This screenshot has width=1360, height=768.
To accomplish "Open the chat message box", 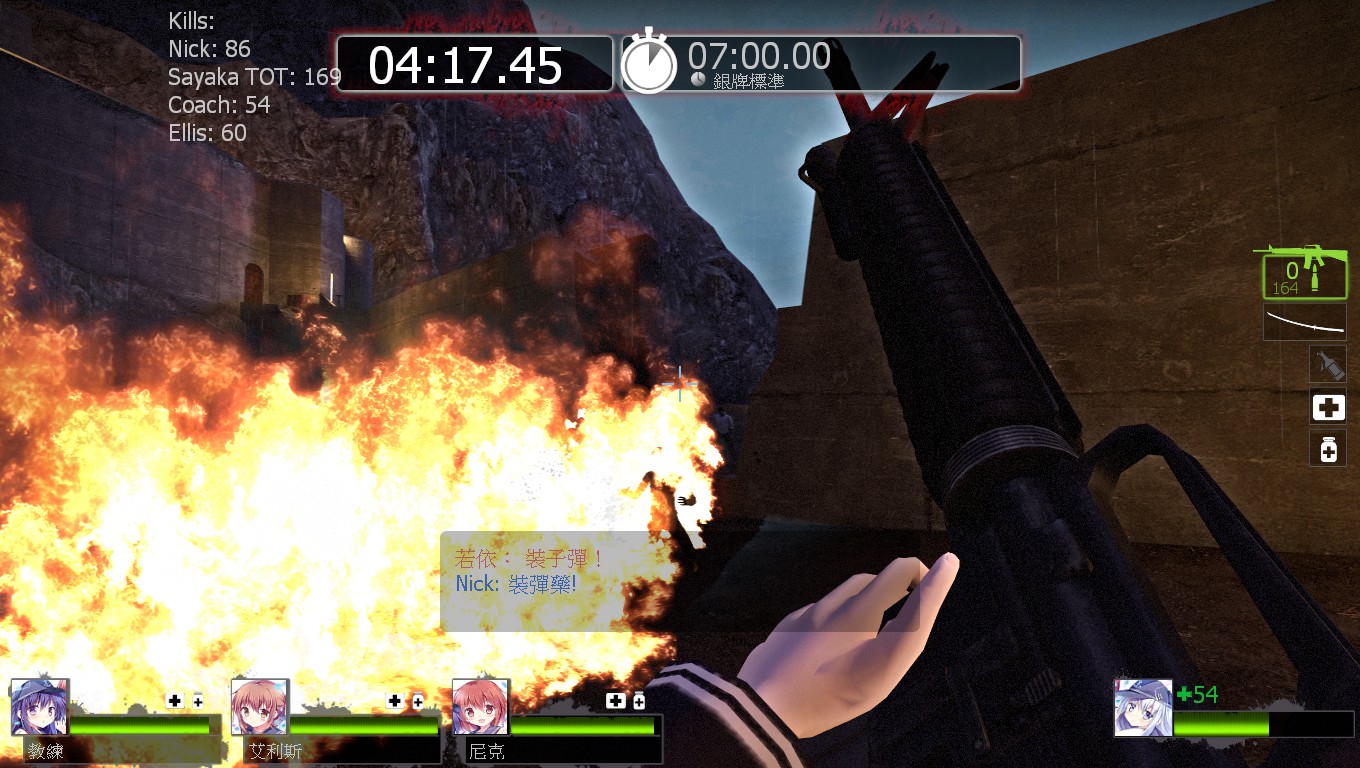I will (679, 581).
